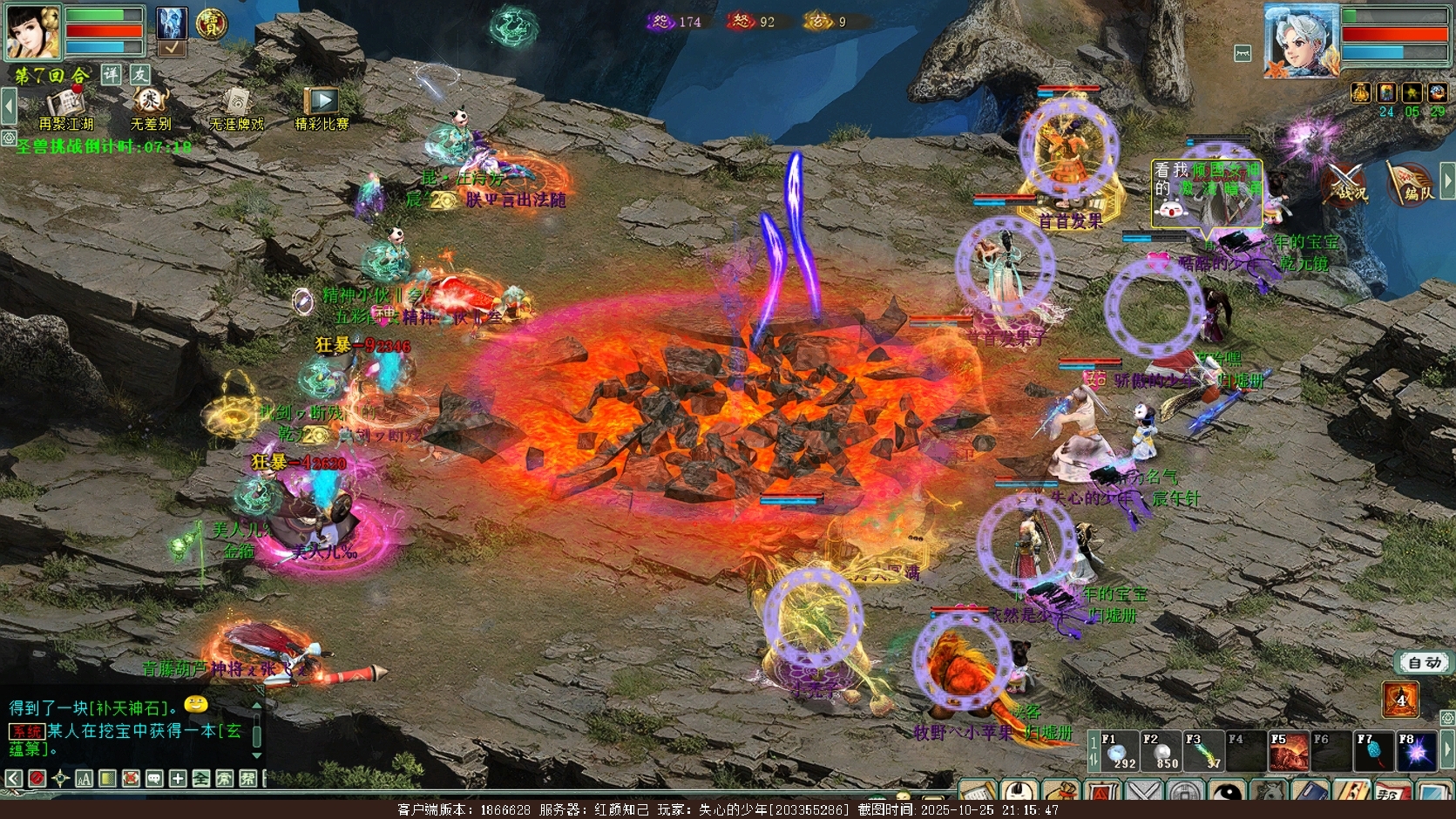1456x819 pixels.
Task: Select the player's own portrait
Action: [x=33, y=33]
